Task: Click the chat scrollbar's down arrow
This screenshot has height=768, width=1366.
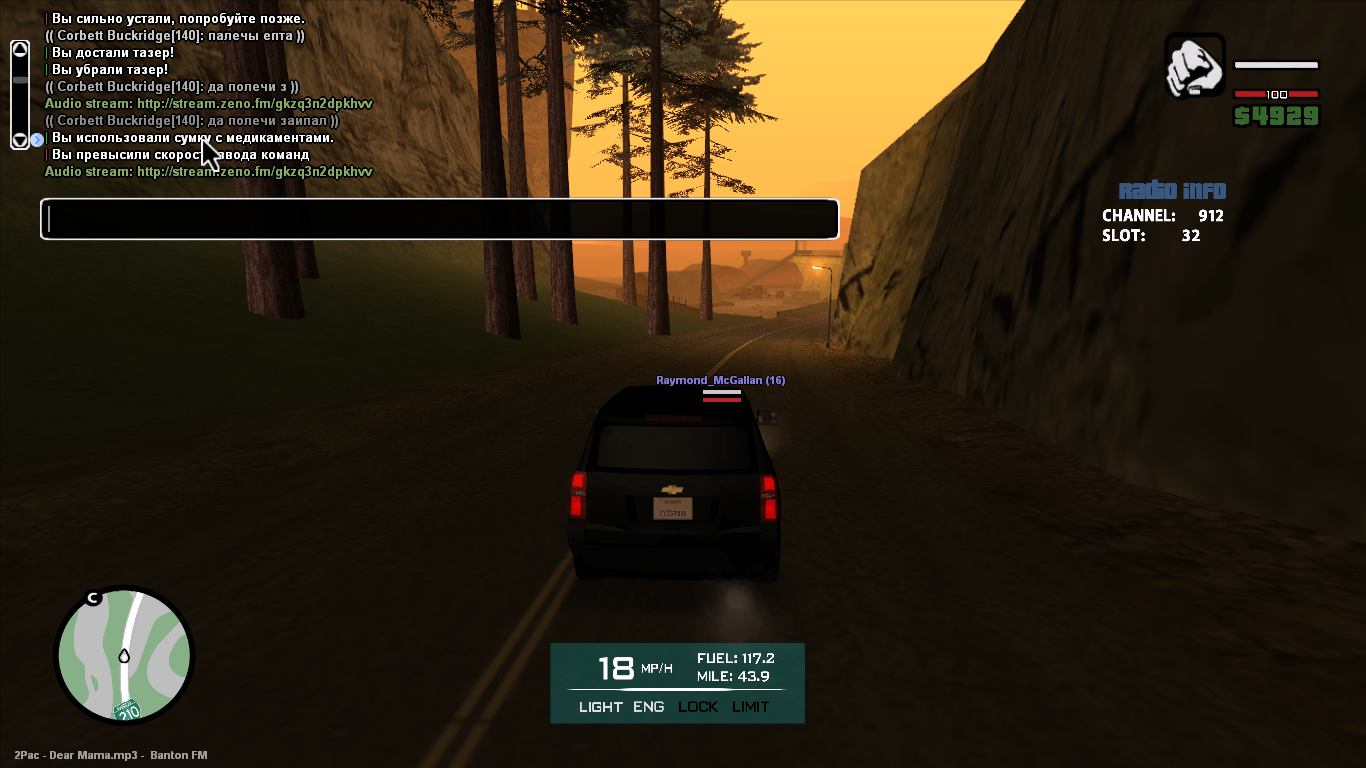Action: click(x=20, y=139)
